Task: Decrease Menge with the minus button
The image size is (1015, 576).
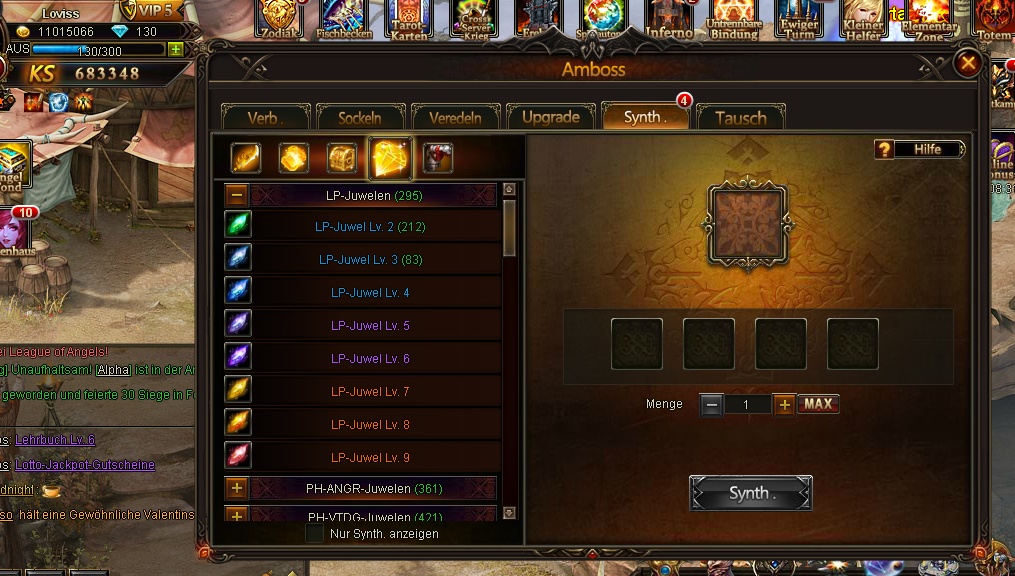Action: pos(711,405)
